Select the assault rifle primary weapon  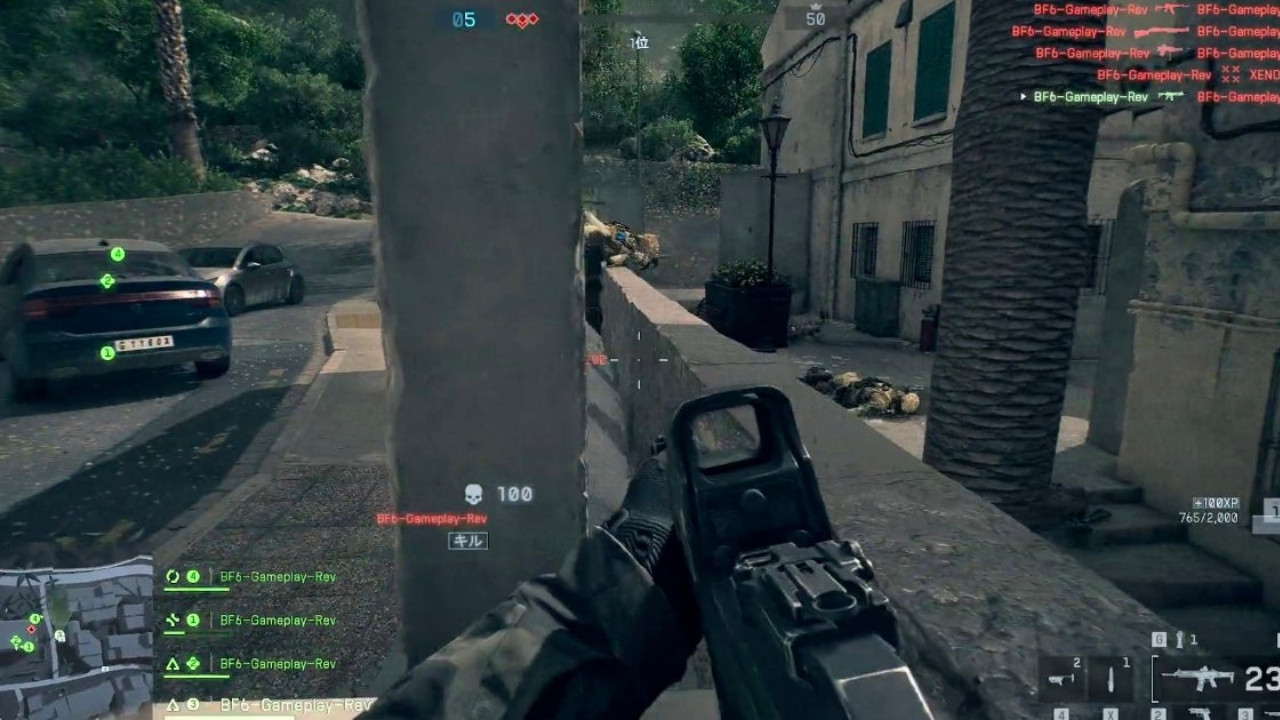[x=1198, y=679]
